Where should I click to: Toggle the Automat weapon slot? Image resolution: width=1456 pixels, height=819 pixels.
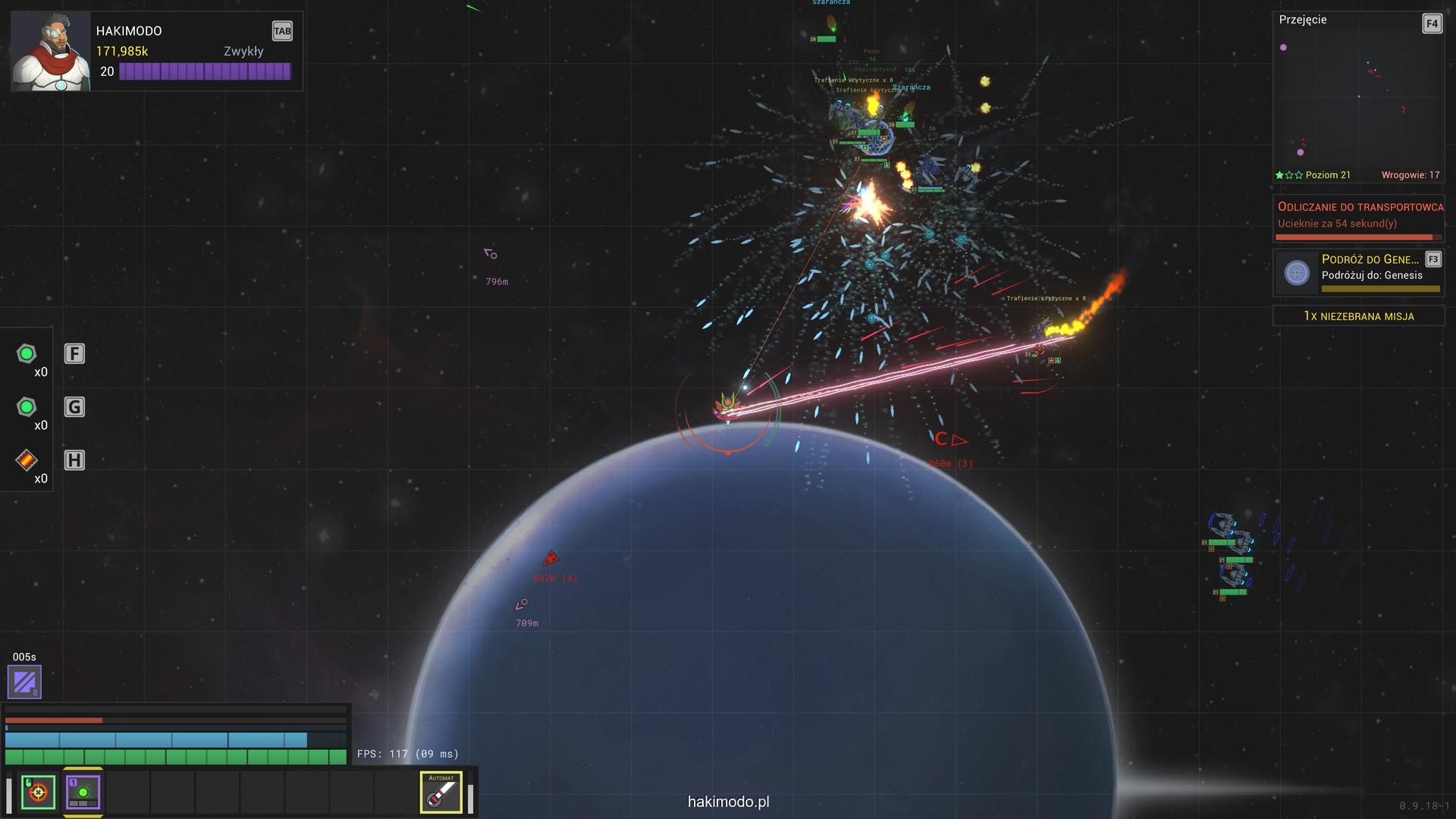pos(441,792)
